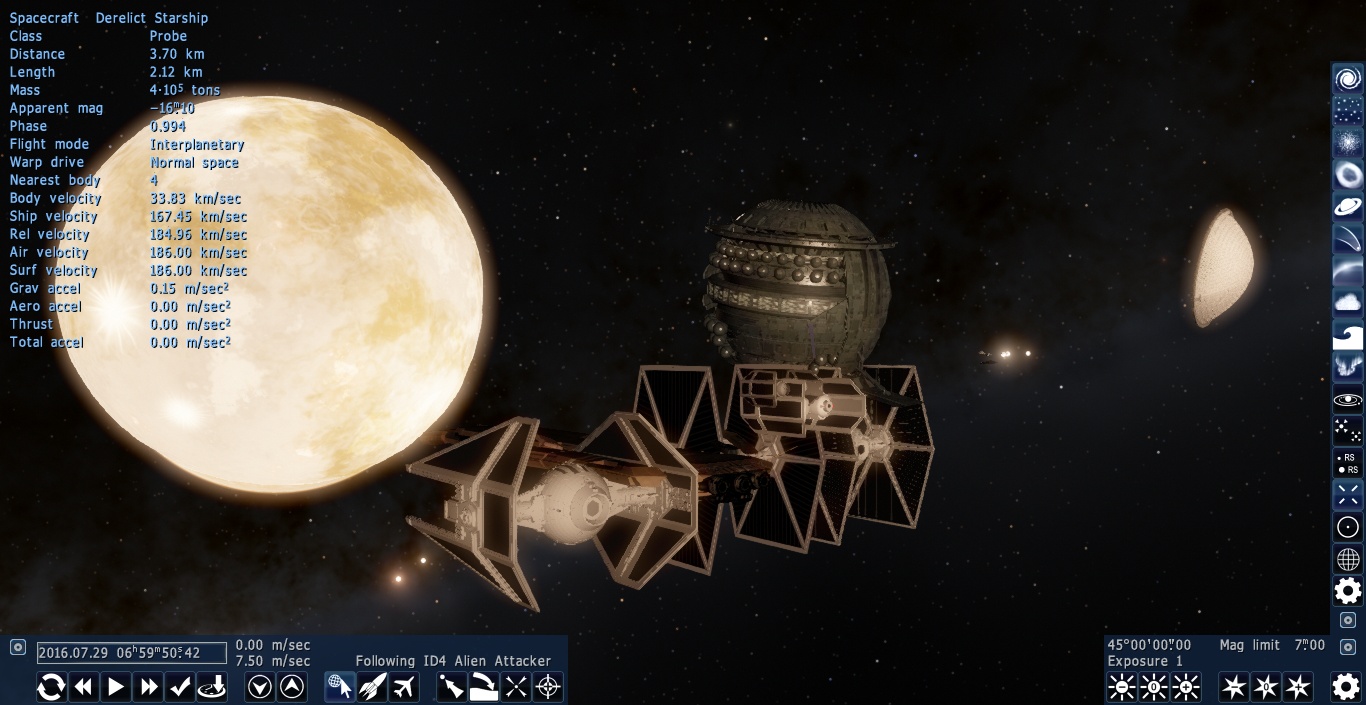Decrease speed with the down-arrow circle button
The height and width of the screenshot is (705, 1366).
coord(260,687)
